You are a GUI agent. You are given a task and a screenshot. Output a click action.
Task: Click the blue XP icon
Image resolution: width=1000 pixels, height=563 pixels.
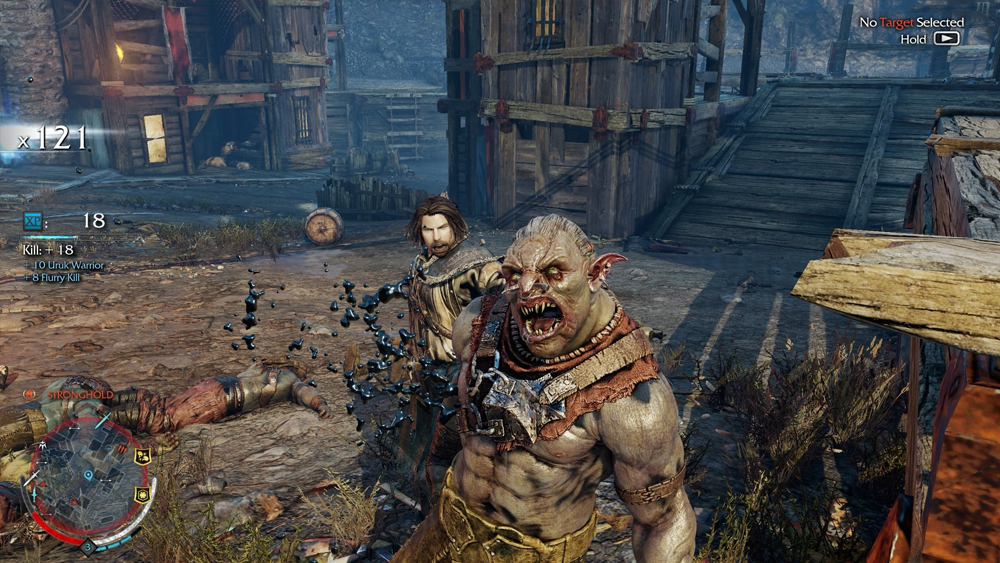point(33,221)
